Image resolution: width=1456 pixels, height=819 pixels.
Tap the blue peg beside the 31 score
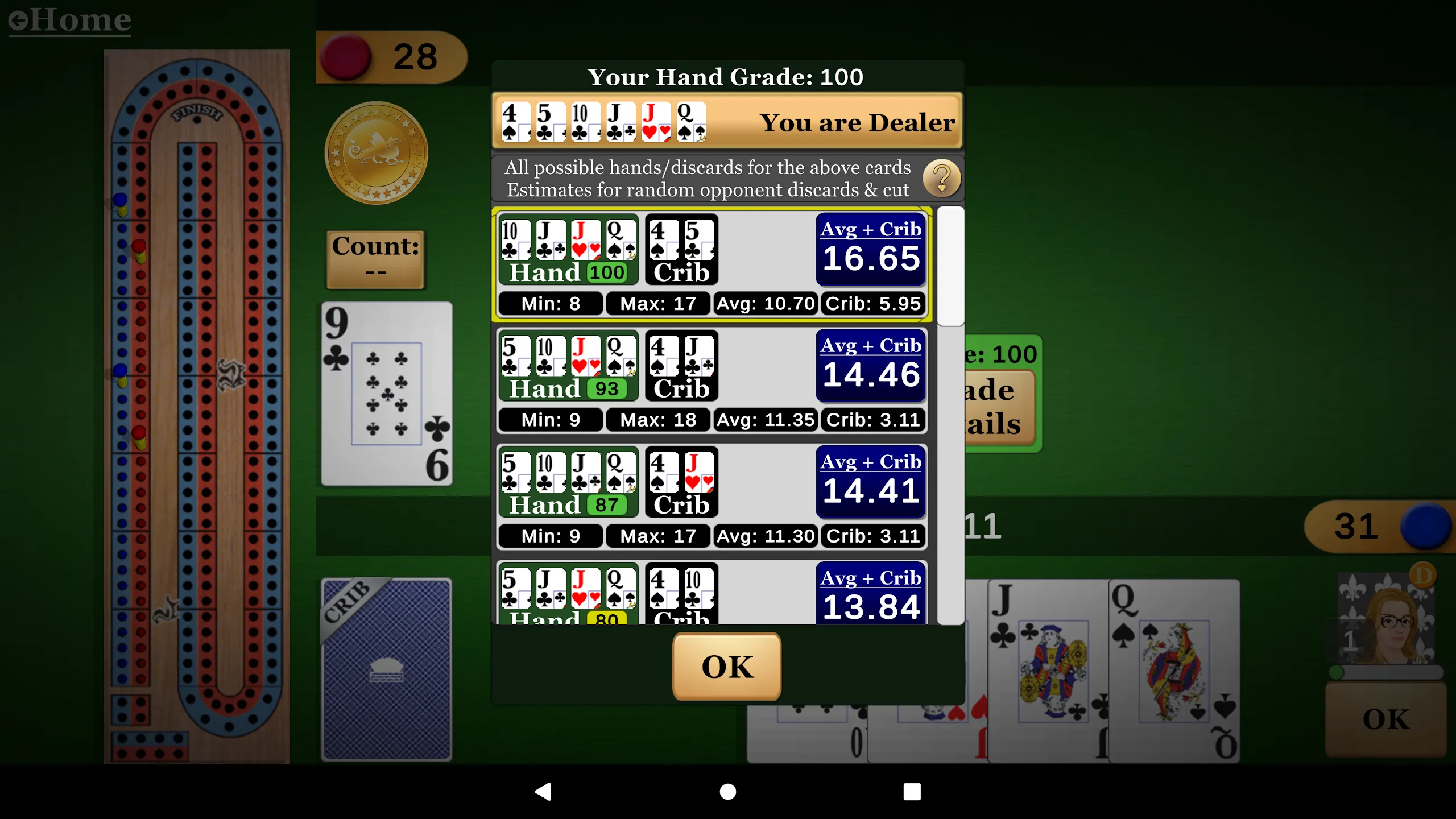(x=1428, y=526)
